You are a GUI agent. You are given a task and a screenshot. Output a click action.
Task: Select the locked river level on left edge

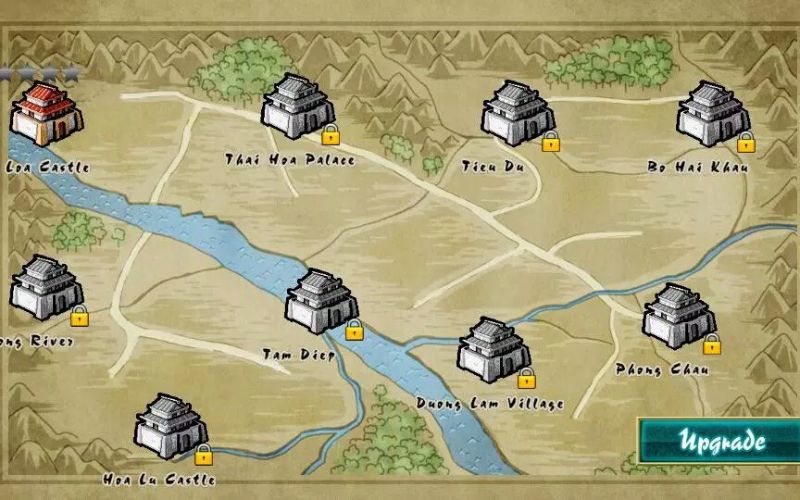(46, 288)
